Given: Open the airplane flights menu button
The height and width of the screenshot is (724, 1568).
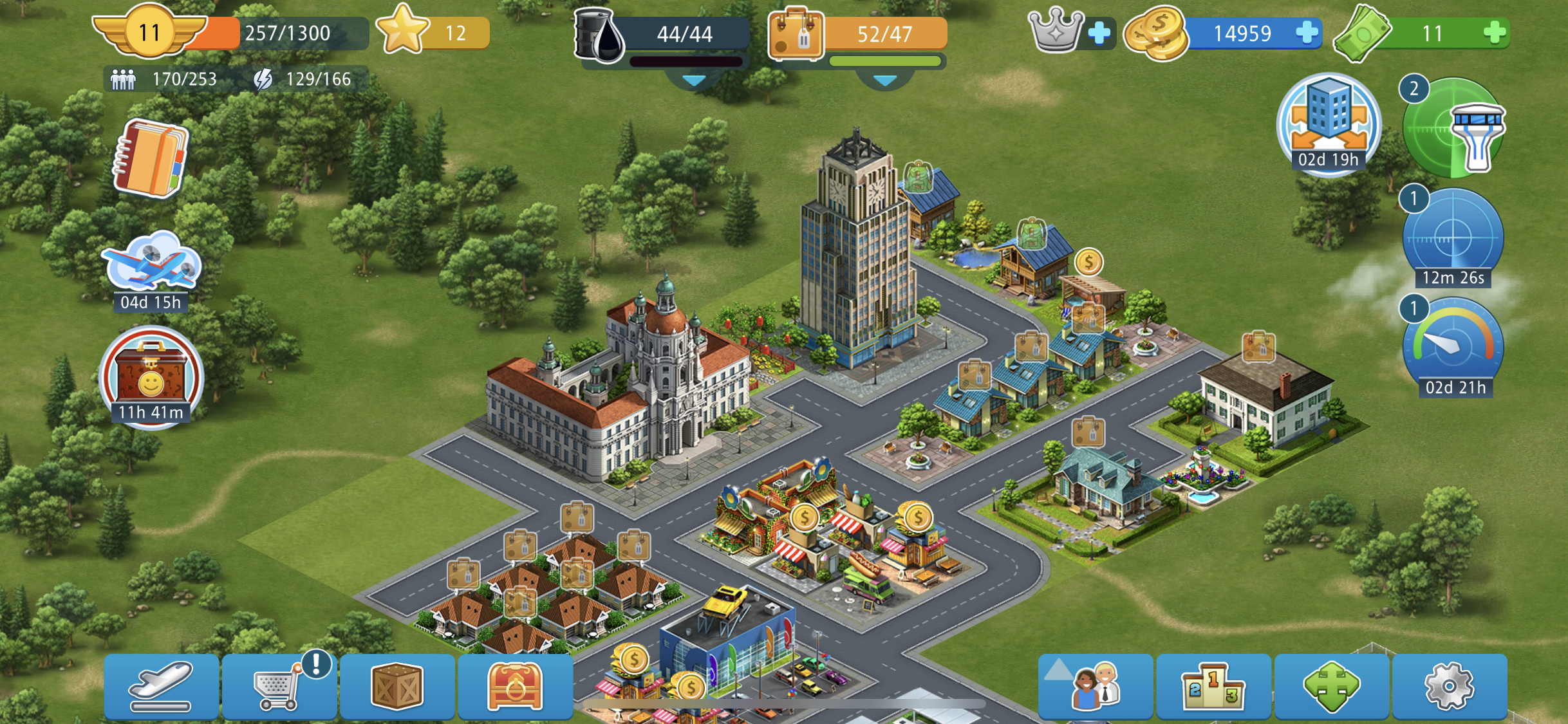Looking at the screenshot, I should (161, 687).
